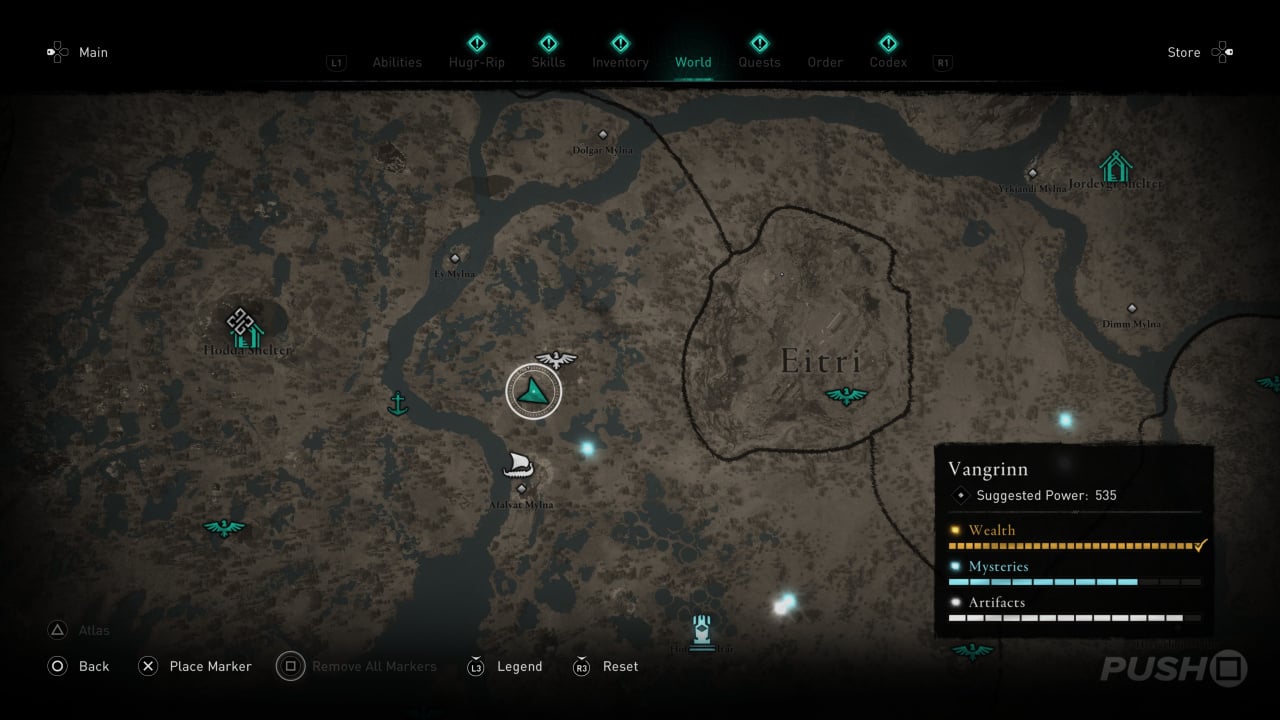
Task: Click the longship icon on the river
Action: tap(517, 464)
